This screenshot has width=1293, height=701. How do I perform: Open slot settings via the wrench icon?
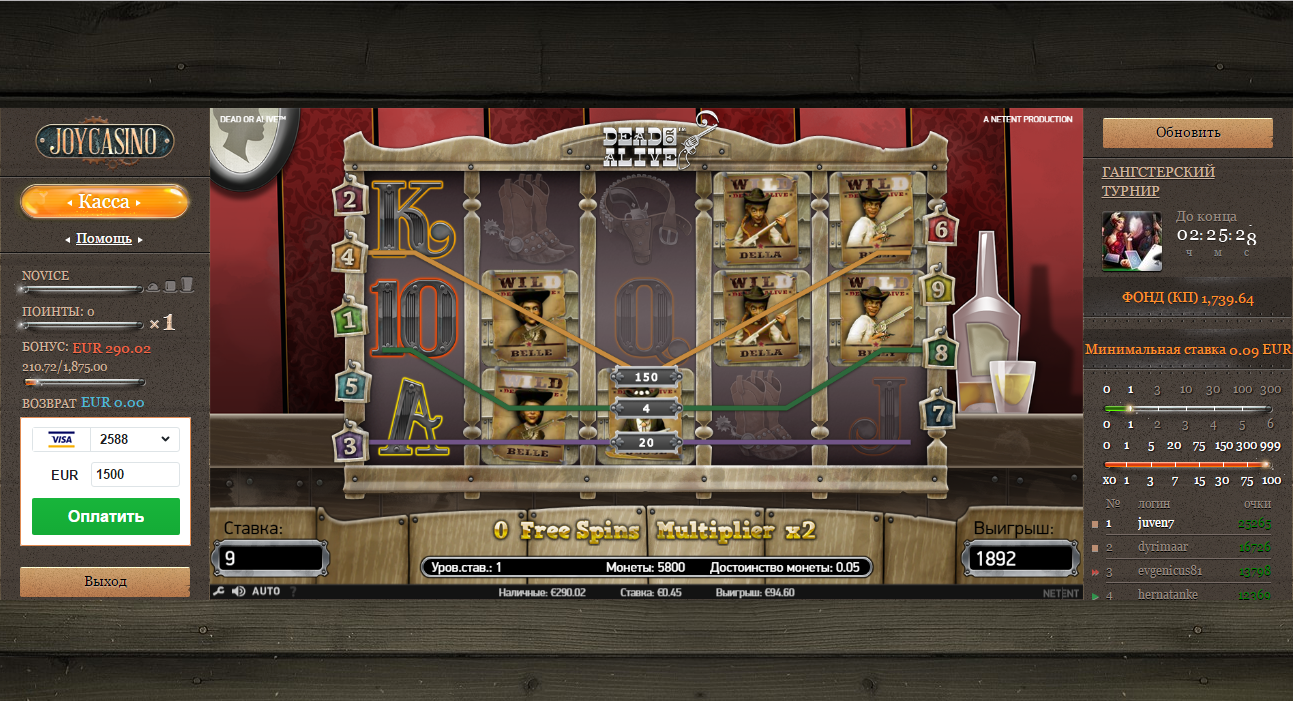coord(218,591)
